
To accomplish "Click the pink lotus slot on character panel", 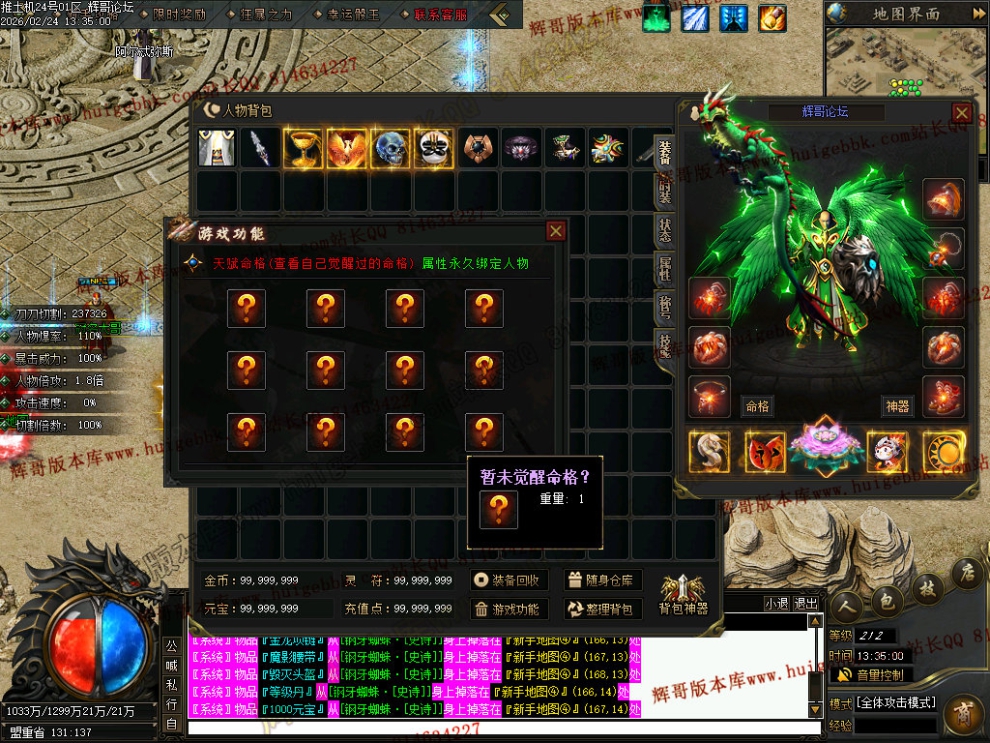I will [x=825, y=449].
